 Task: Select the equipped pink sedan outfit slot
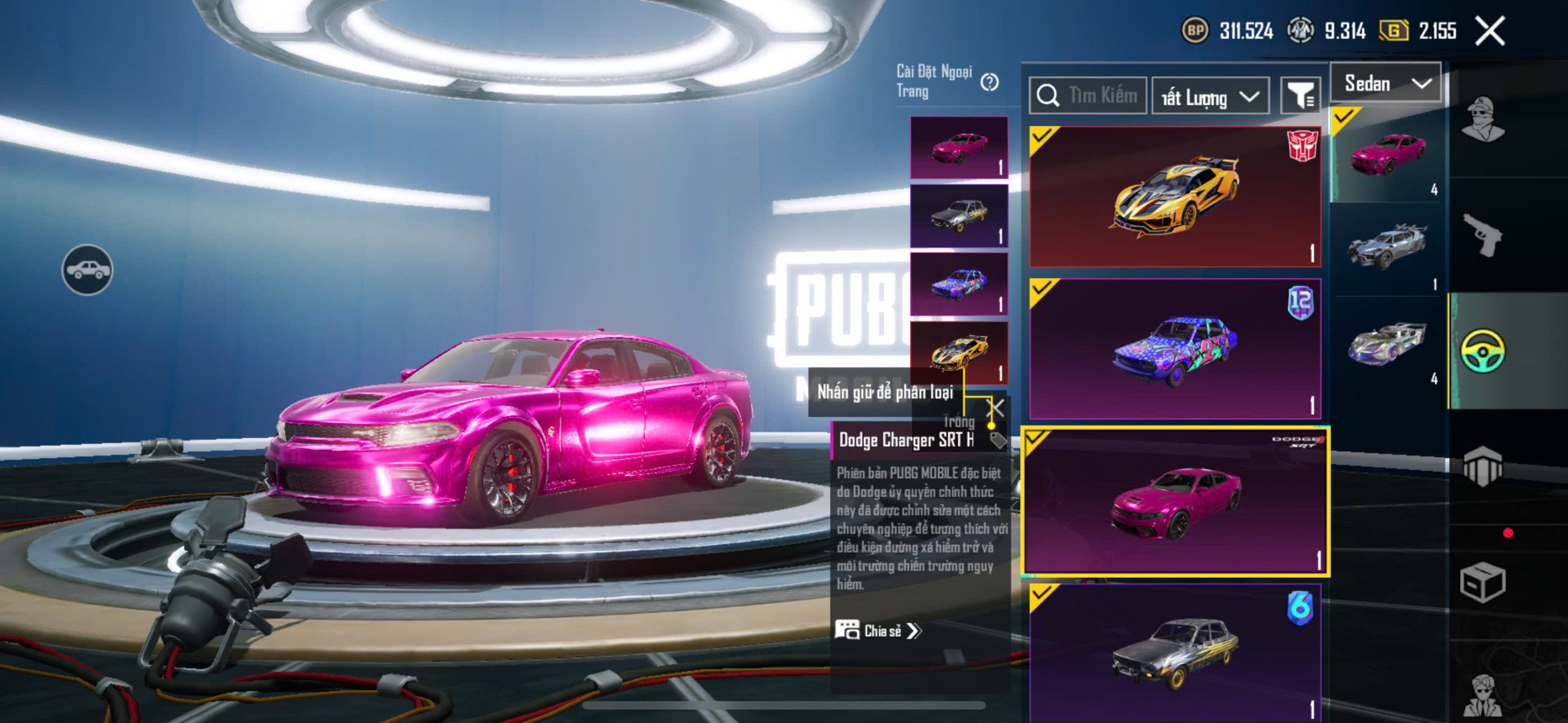(959, 148)
